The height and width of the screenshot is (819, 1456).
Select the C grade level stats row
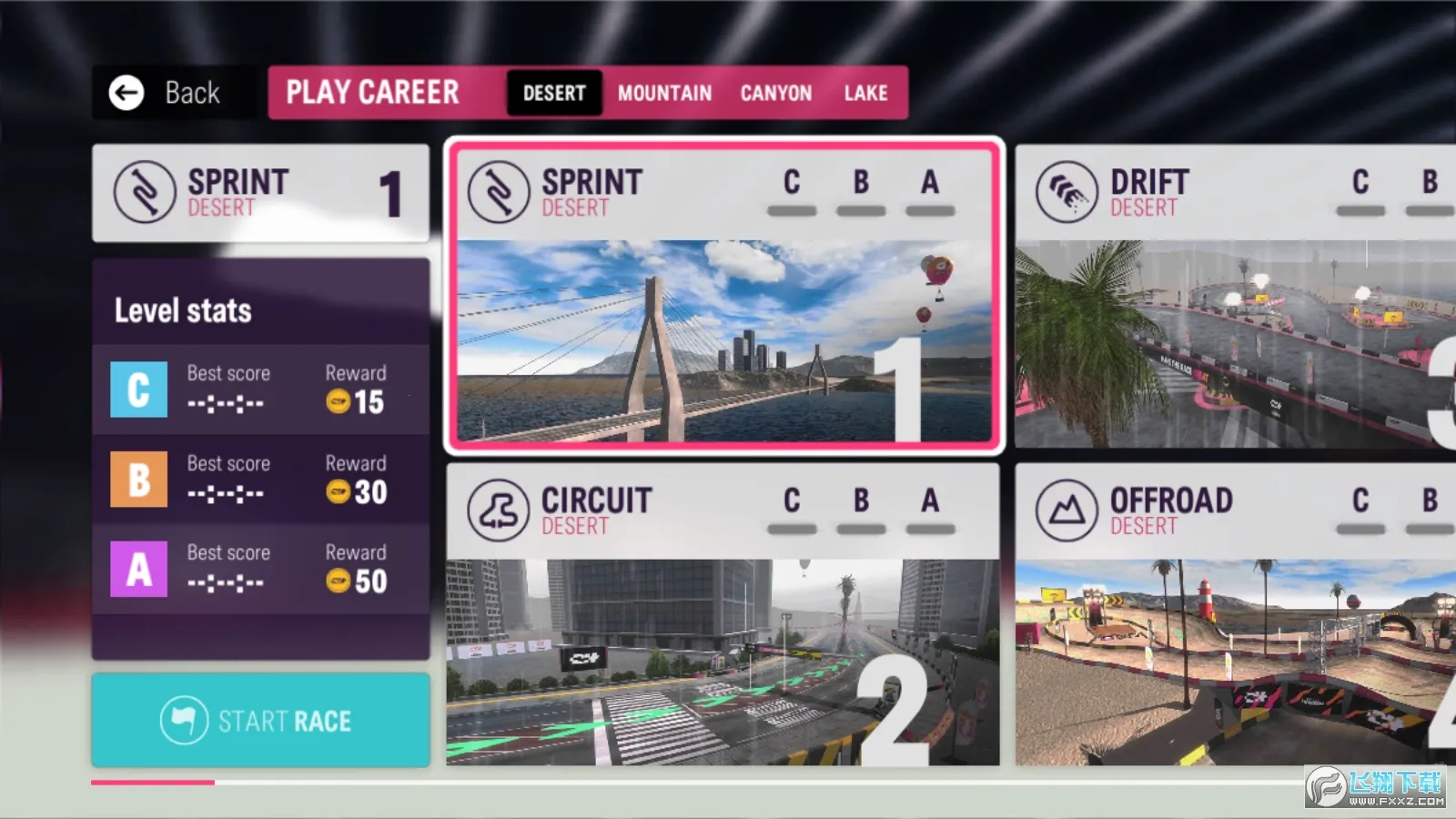point(260,389)
